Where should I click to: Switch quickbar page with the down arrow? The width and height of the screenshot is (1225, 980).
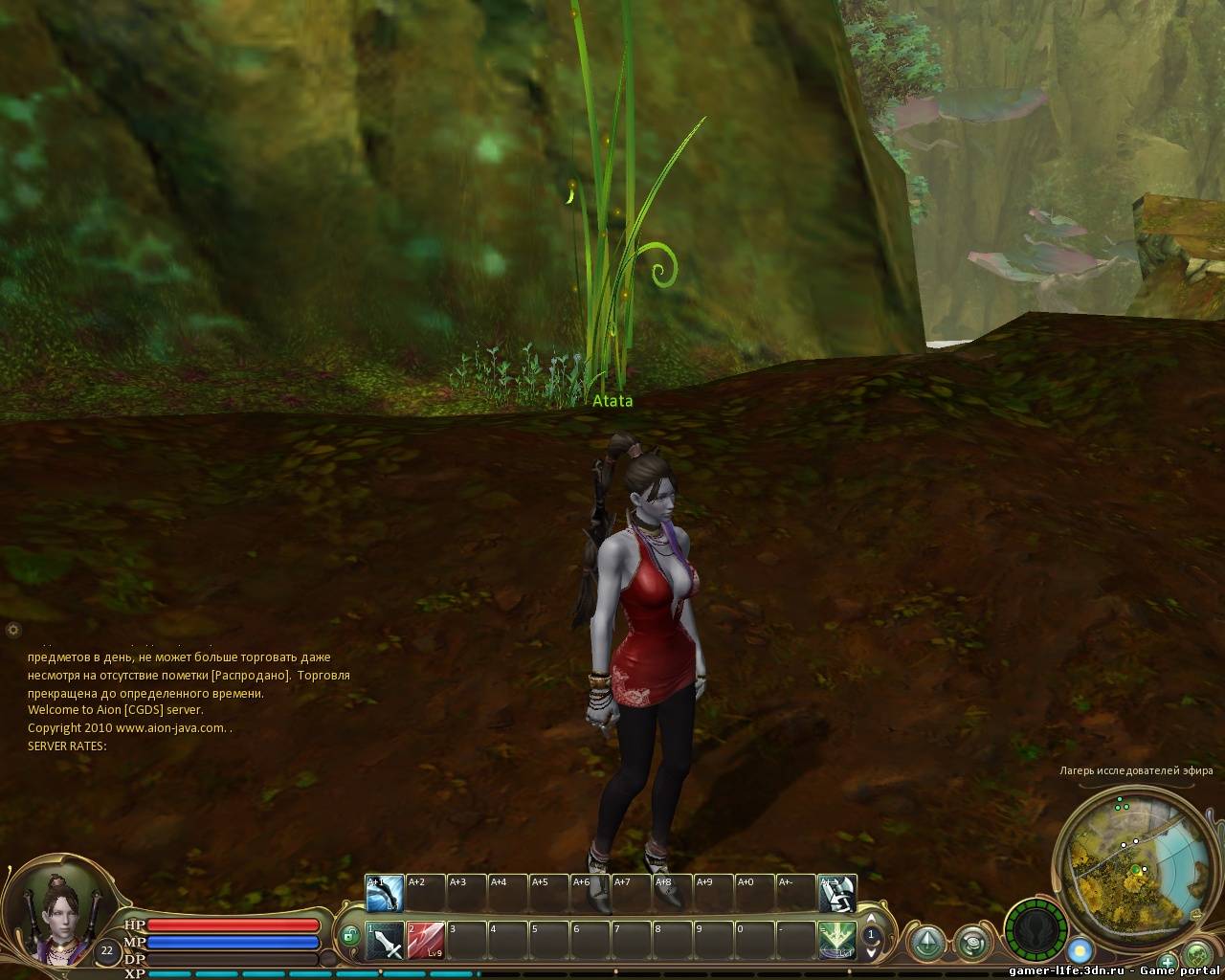(871, 952)
